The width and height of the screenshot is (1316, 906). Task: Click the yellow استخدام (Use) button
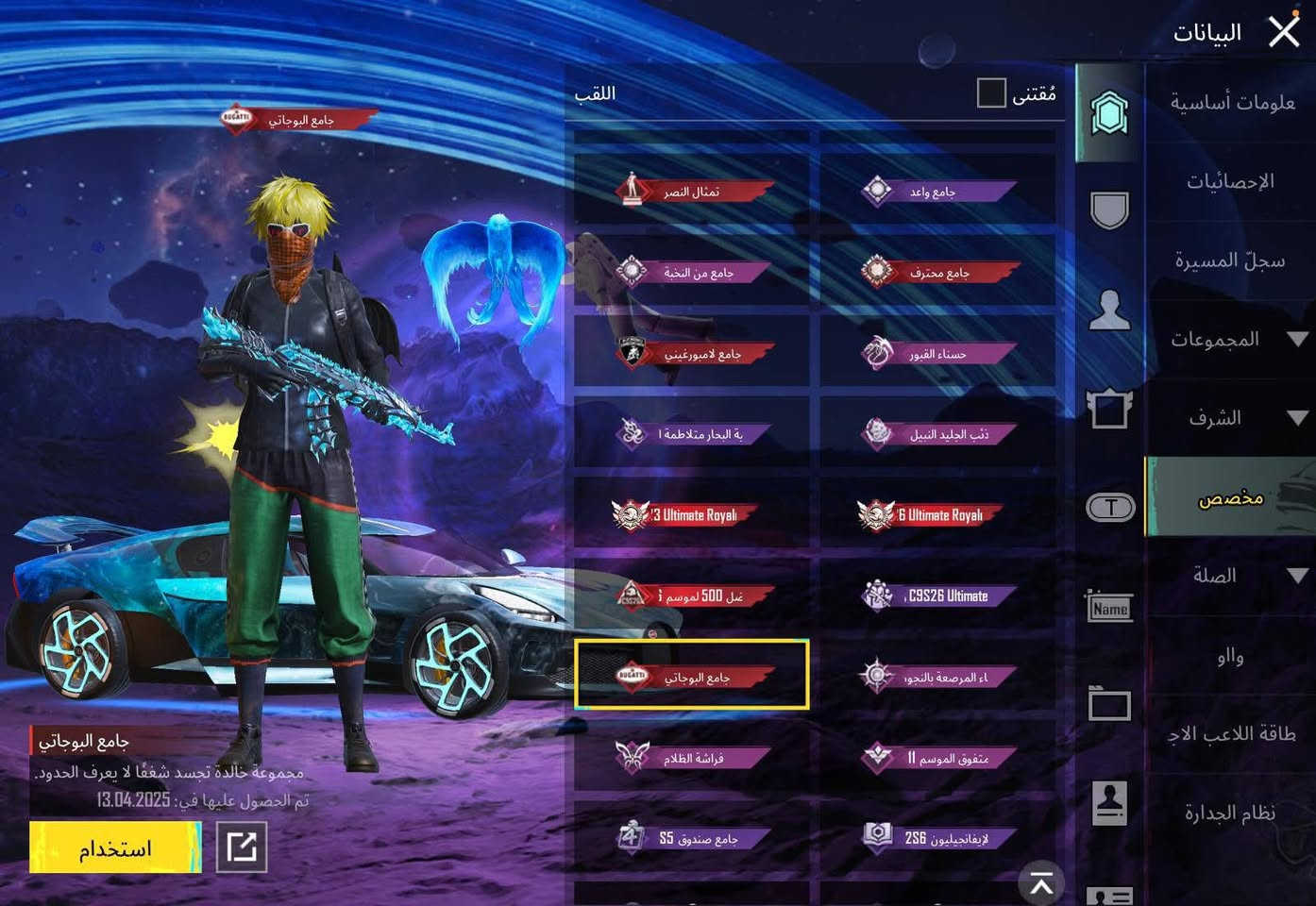click(115, 847)
